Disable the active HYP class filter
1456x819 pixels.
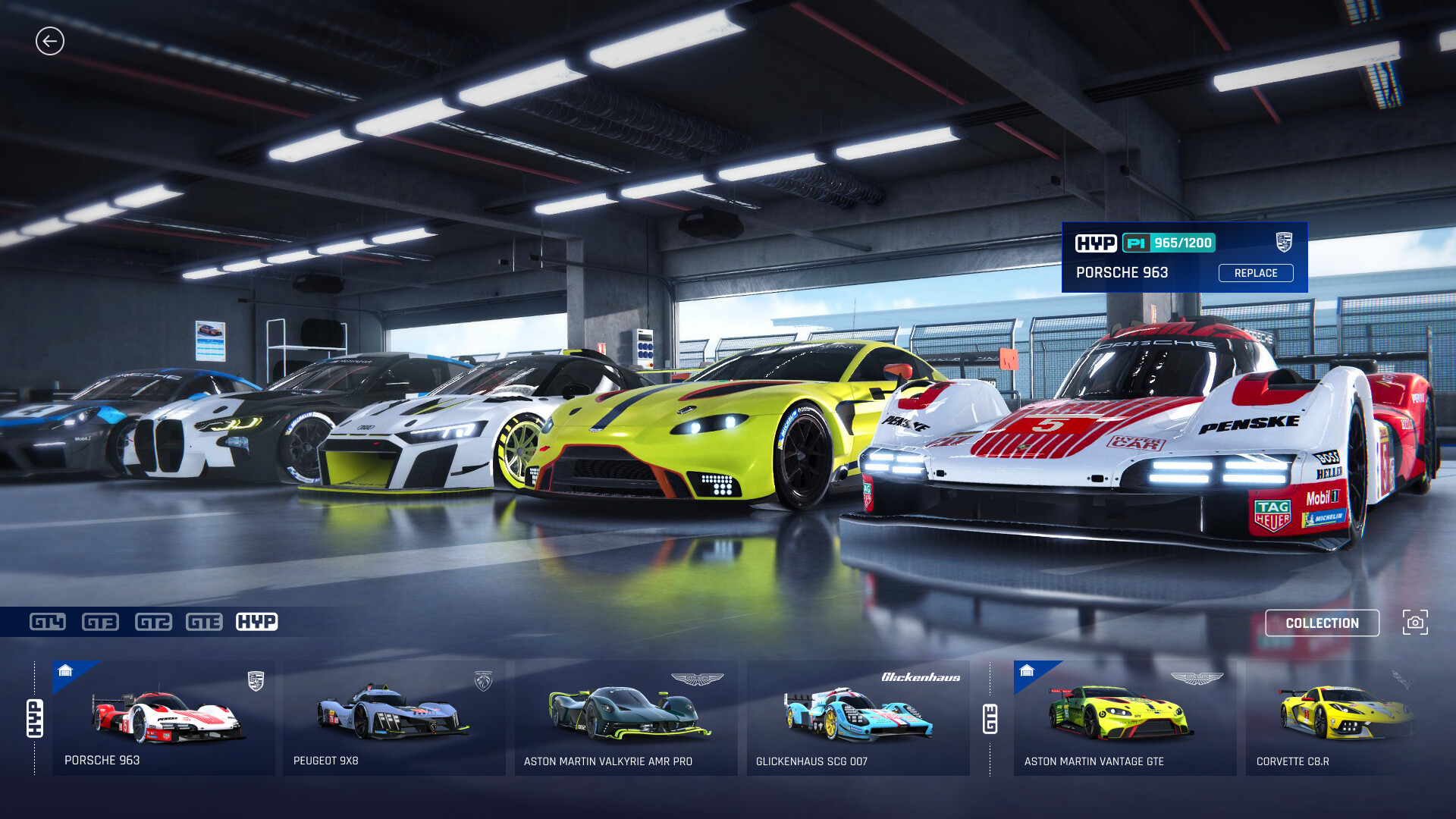[258, 622]
